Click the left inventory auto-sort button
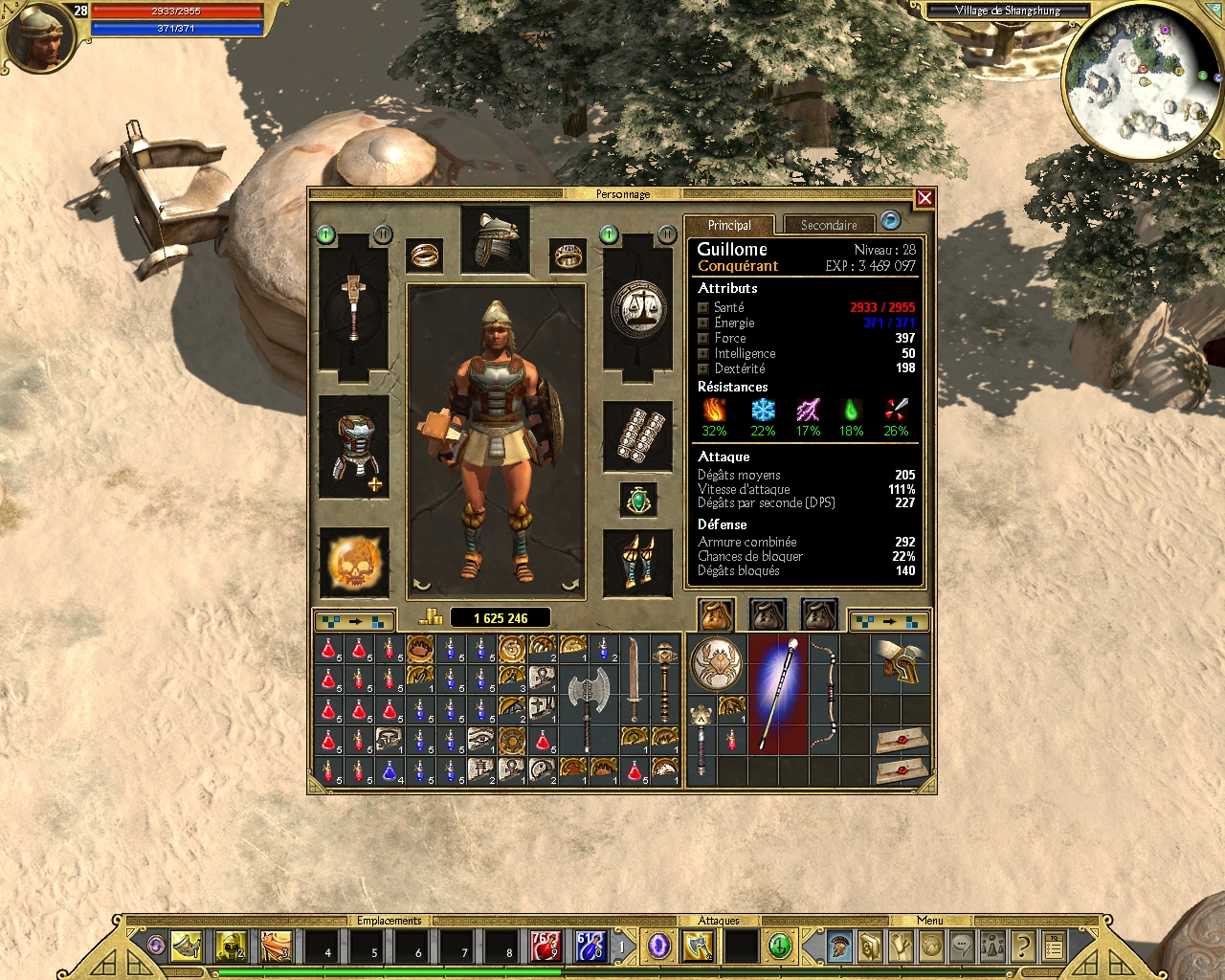This screenshot has width=1225, height=980. [x=355, y=620]
